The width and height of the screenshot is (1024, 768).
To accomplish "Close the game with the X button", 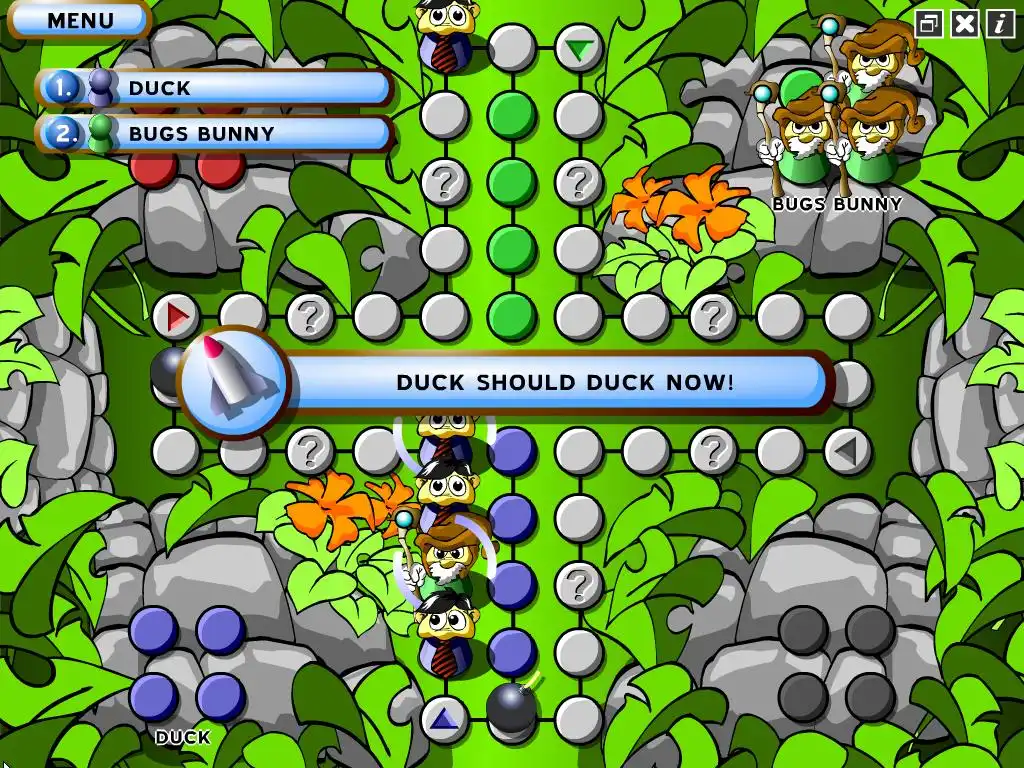I will (x=965, y=24).
